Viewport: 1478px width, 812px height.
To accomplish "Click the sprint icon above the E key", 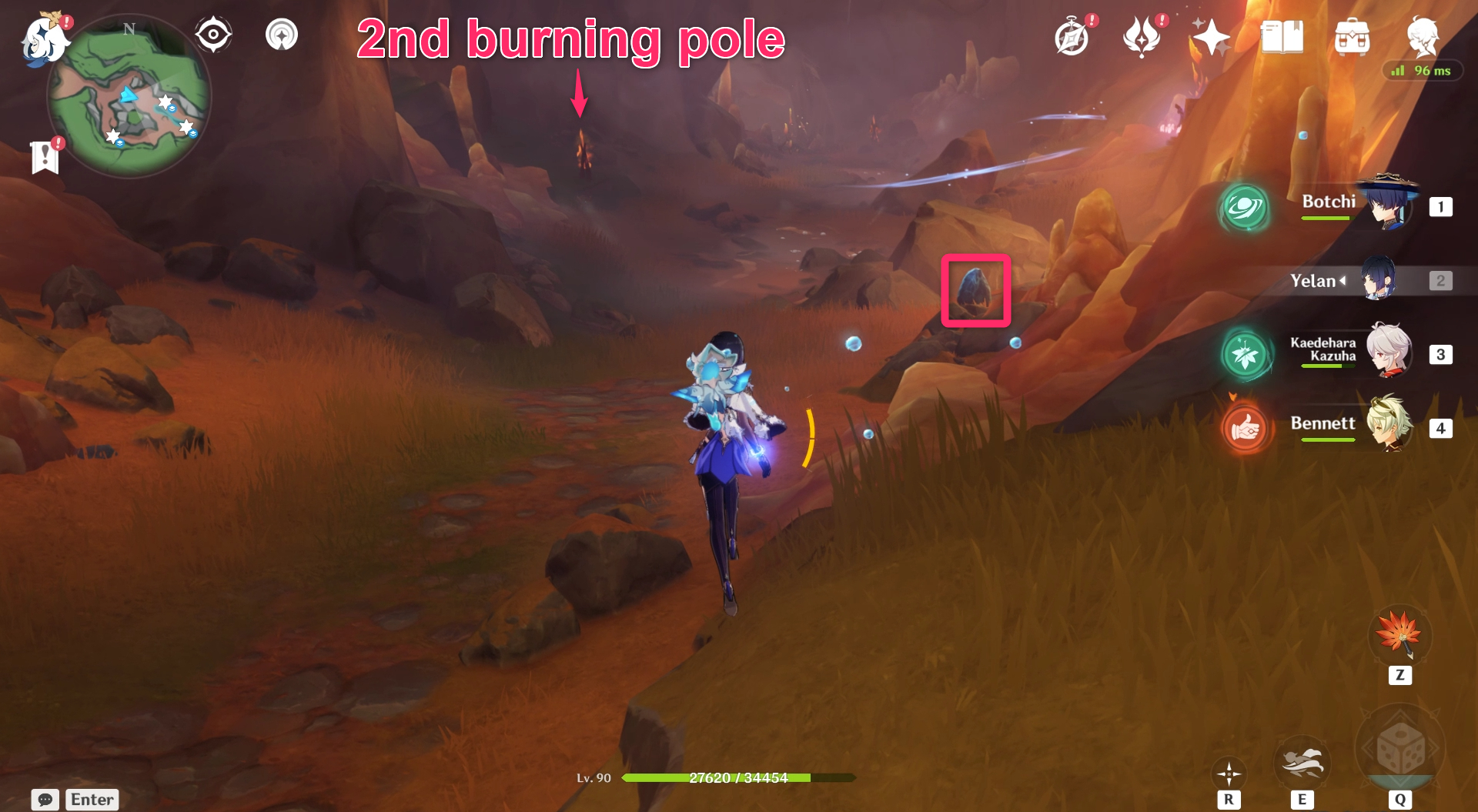I will (x=1302, y=762).
